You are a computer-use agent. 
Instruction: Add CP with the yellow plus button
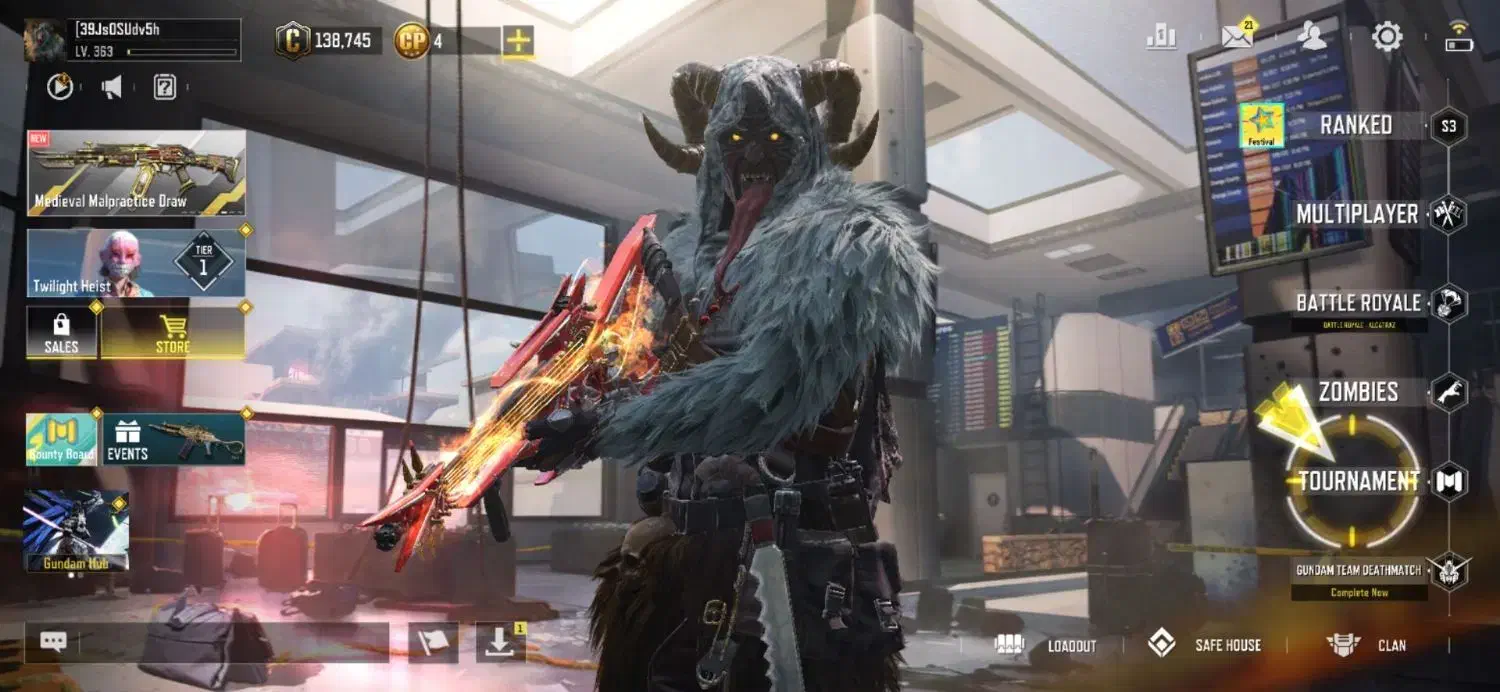518,41
